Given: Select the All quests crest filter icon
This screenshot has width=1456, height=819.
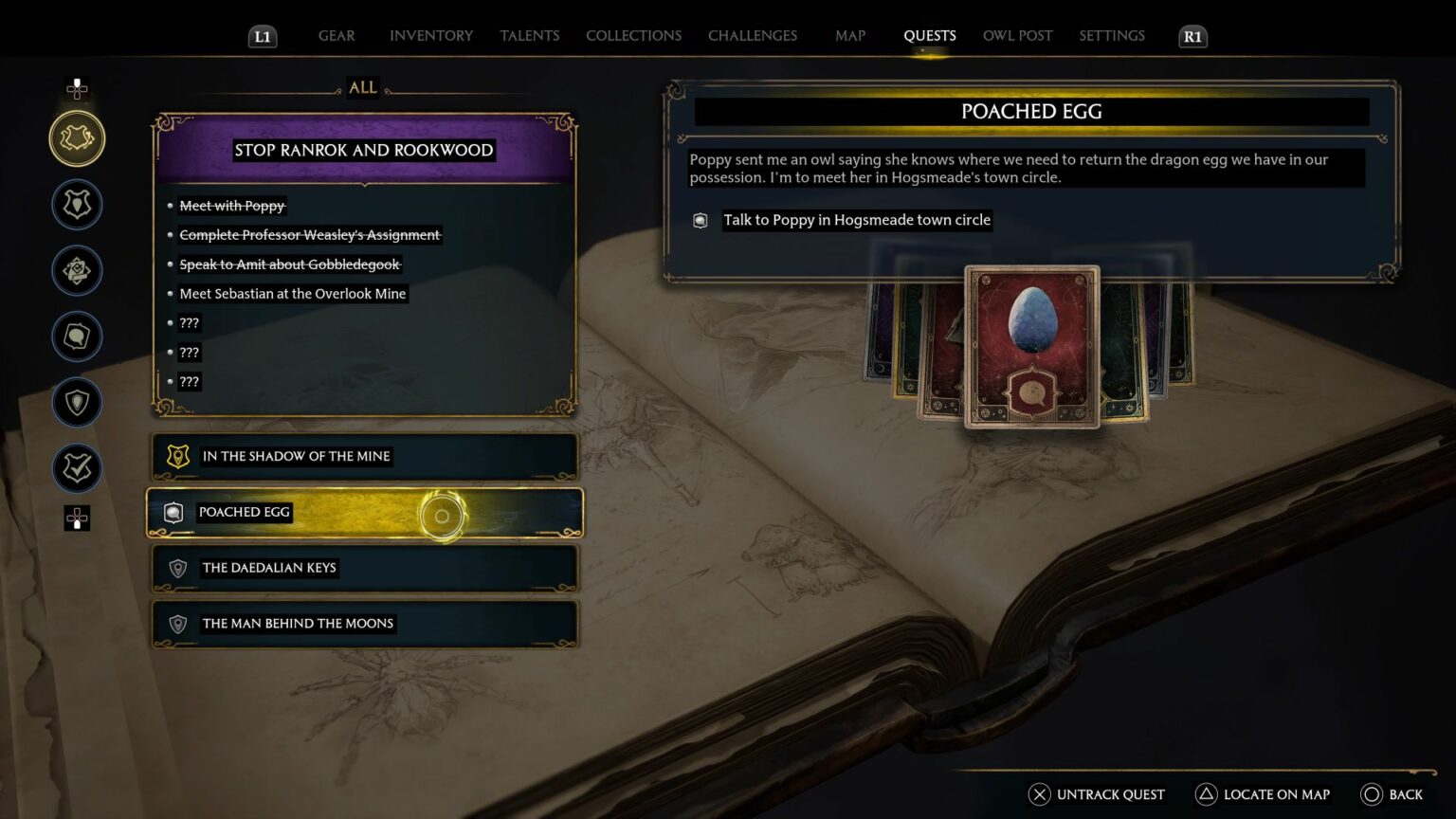Looking at the screenshot, I should point(77,137).
